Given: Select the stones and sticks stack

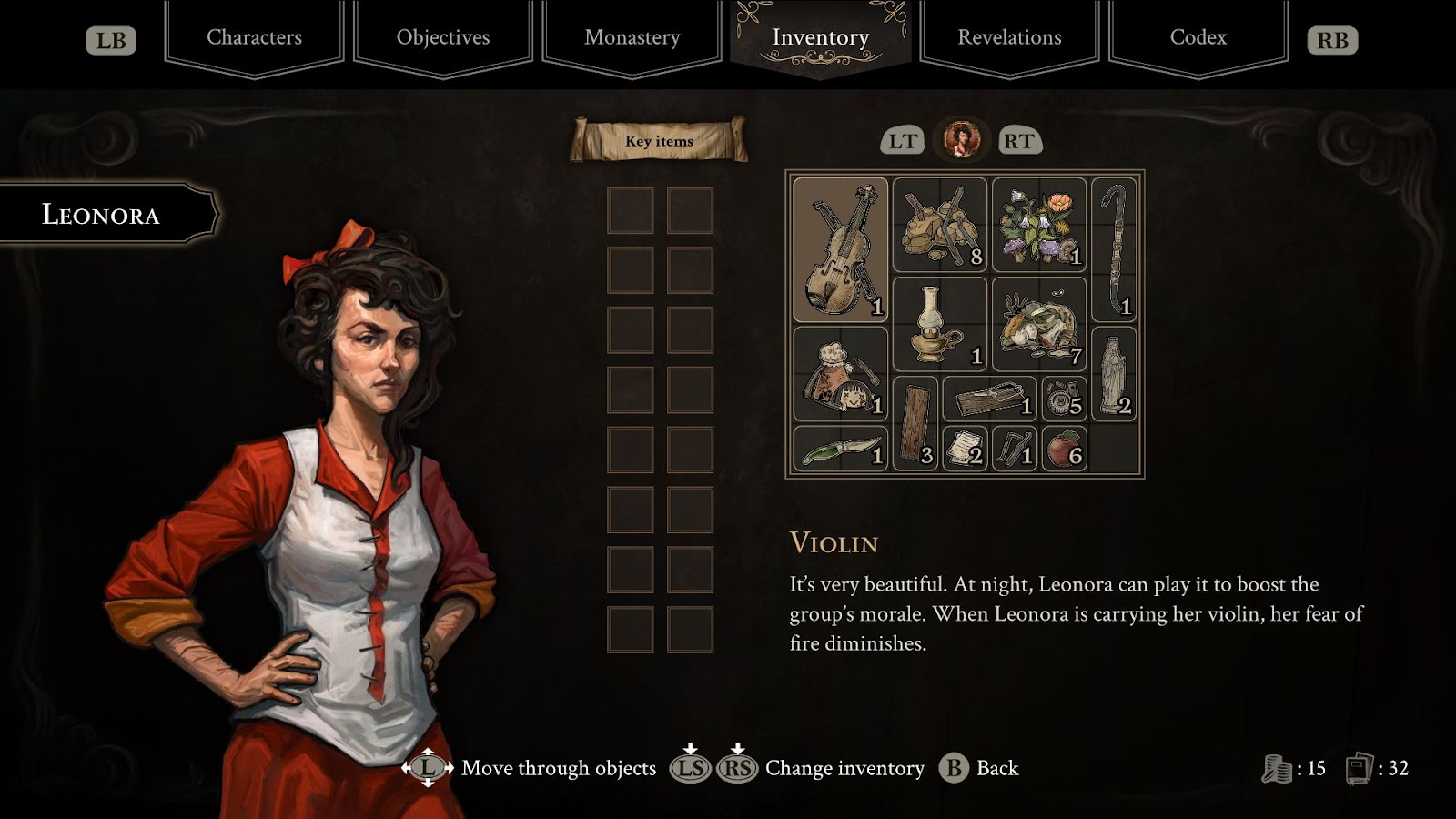Looking at the screenshot, I should [x=939, y=225].
